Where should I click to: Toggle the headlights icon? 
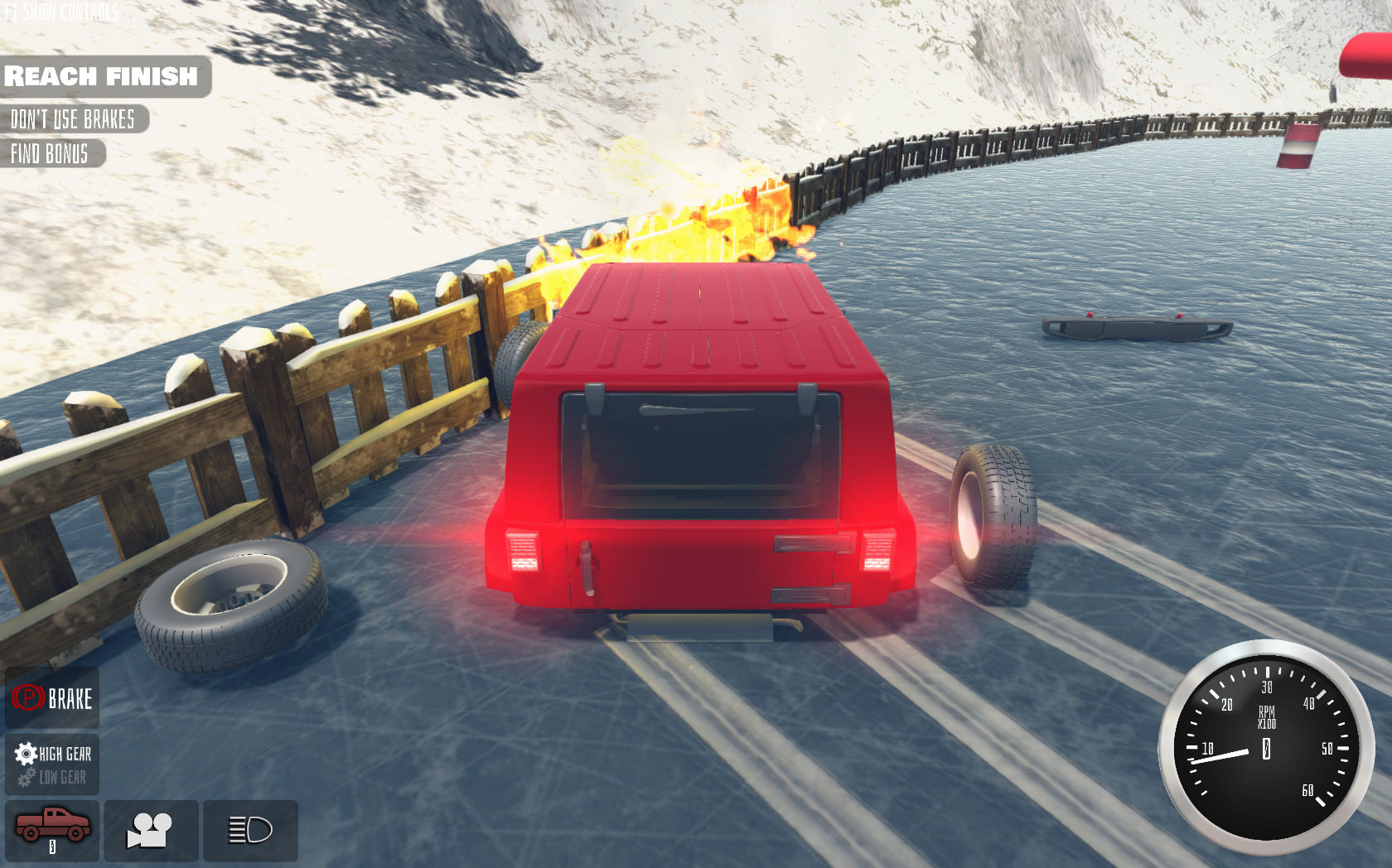click(x=250, y=830)
